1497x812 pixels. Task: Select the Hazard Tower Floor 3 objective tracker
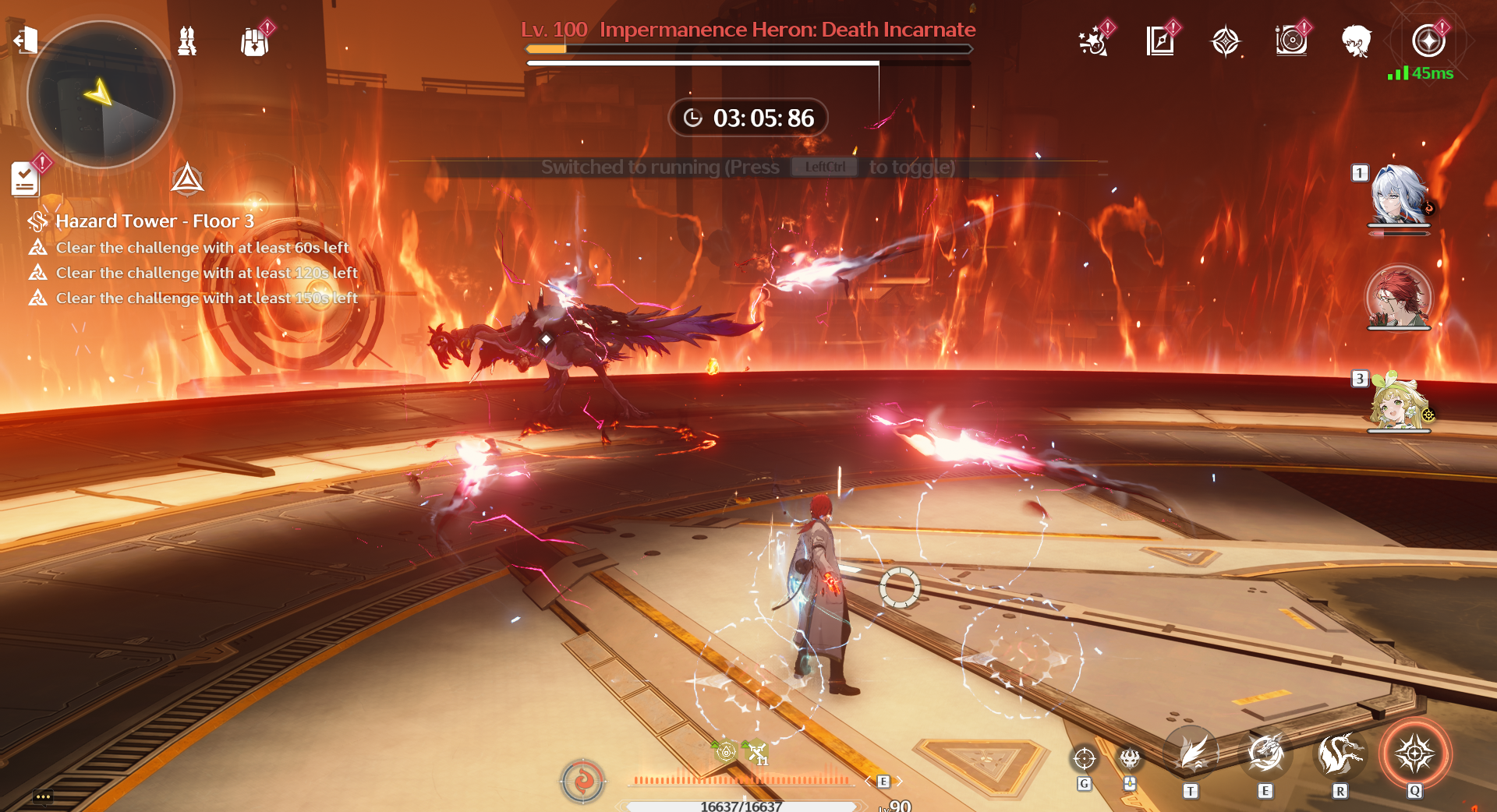point(154,221)
